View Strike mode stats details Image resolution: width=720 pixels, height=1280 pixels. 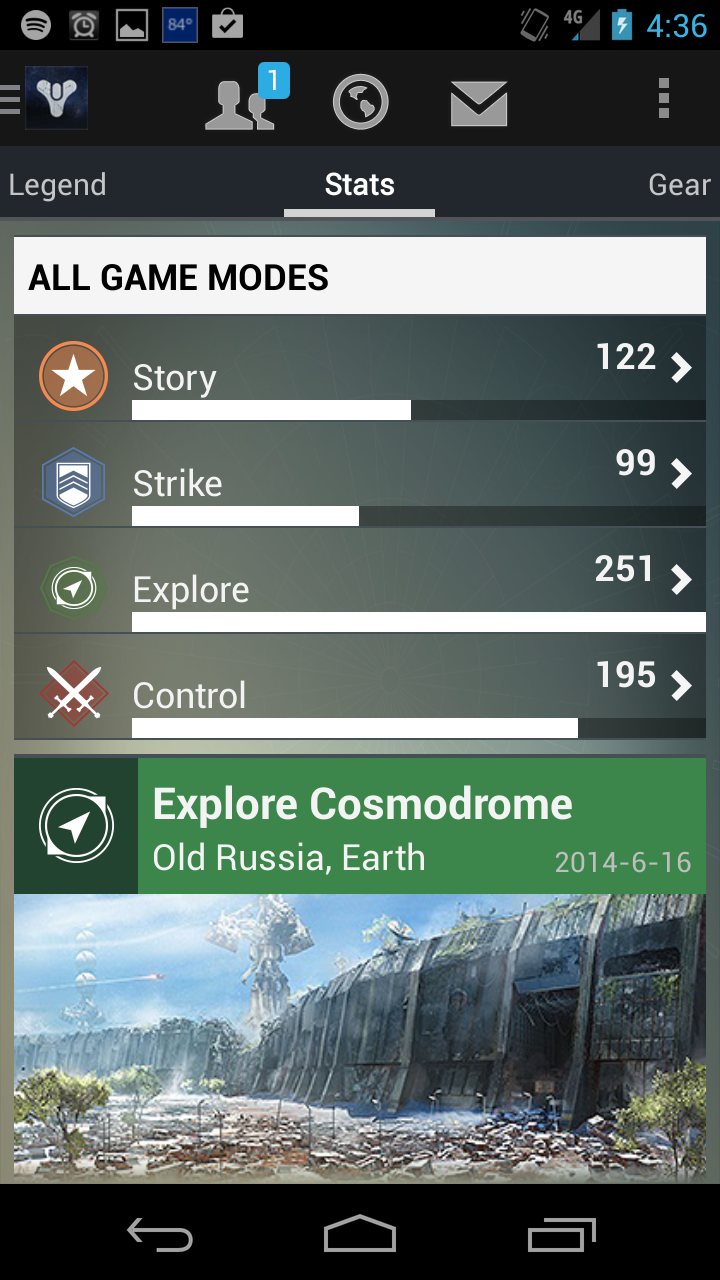[x=360, y=476]
